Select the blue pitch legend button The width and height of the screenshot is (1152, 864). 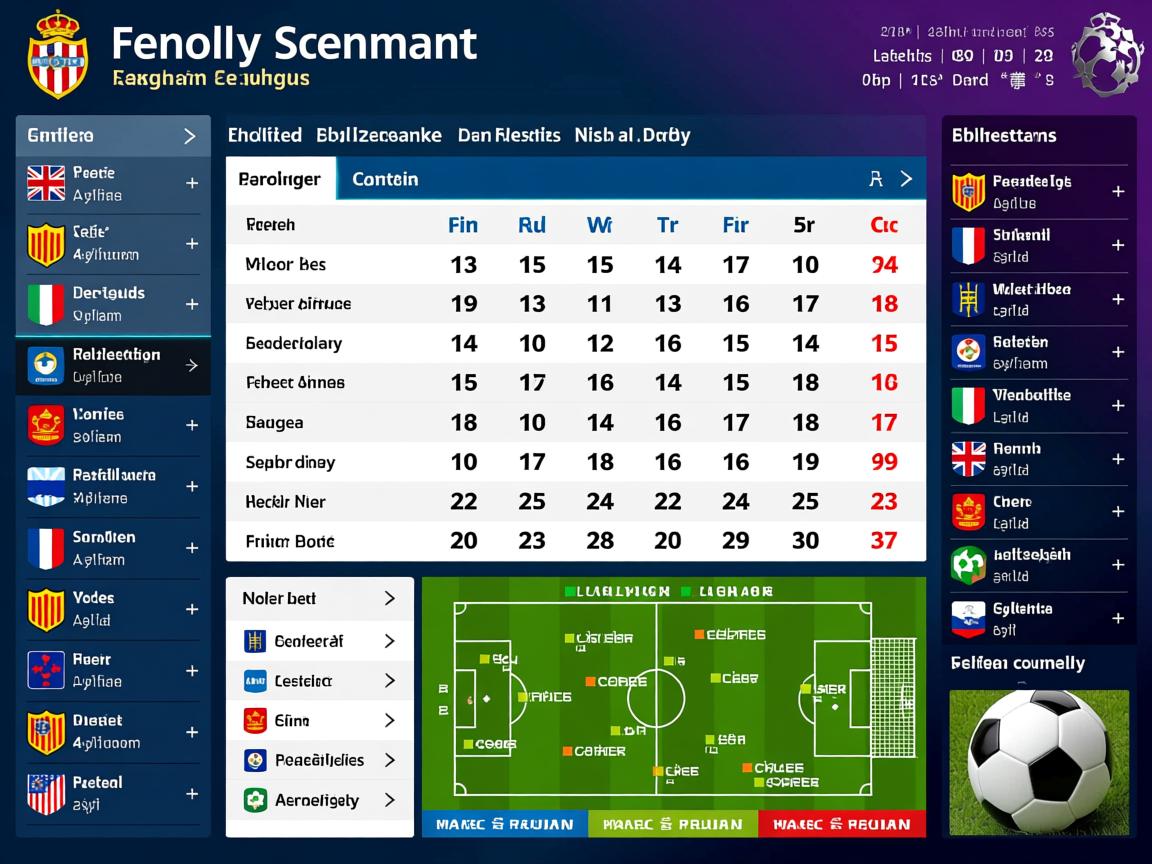click(504, 824)
